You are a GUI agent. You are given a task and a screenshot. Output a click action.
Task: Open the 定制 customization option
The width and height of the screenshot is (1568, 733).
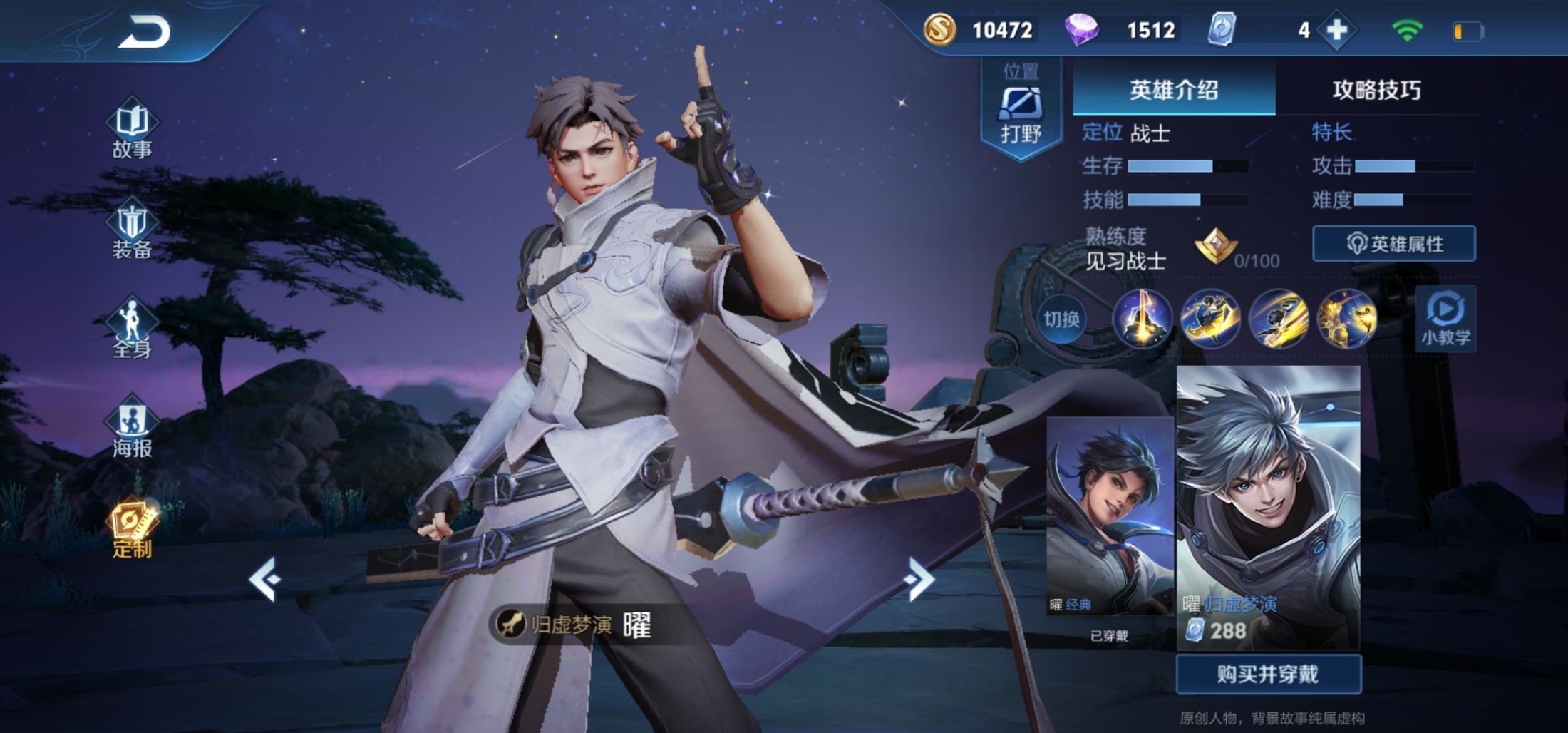tap(133, 529)
